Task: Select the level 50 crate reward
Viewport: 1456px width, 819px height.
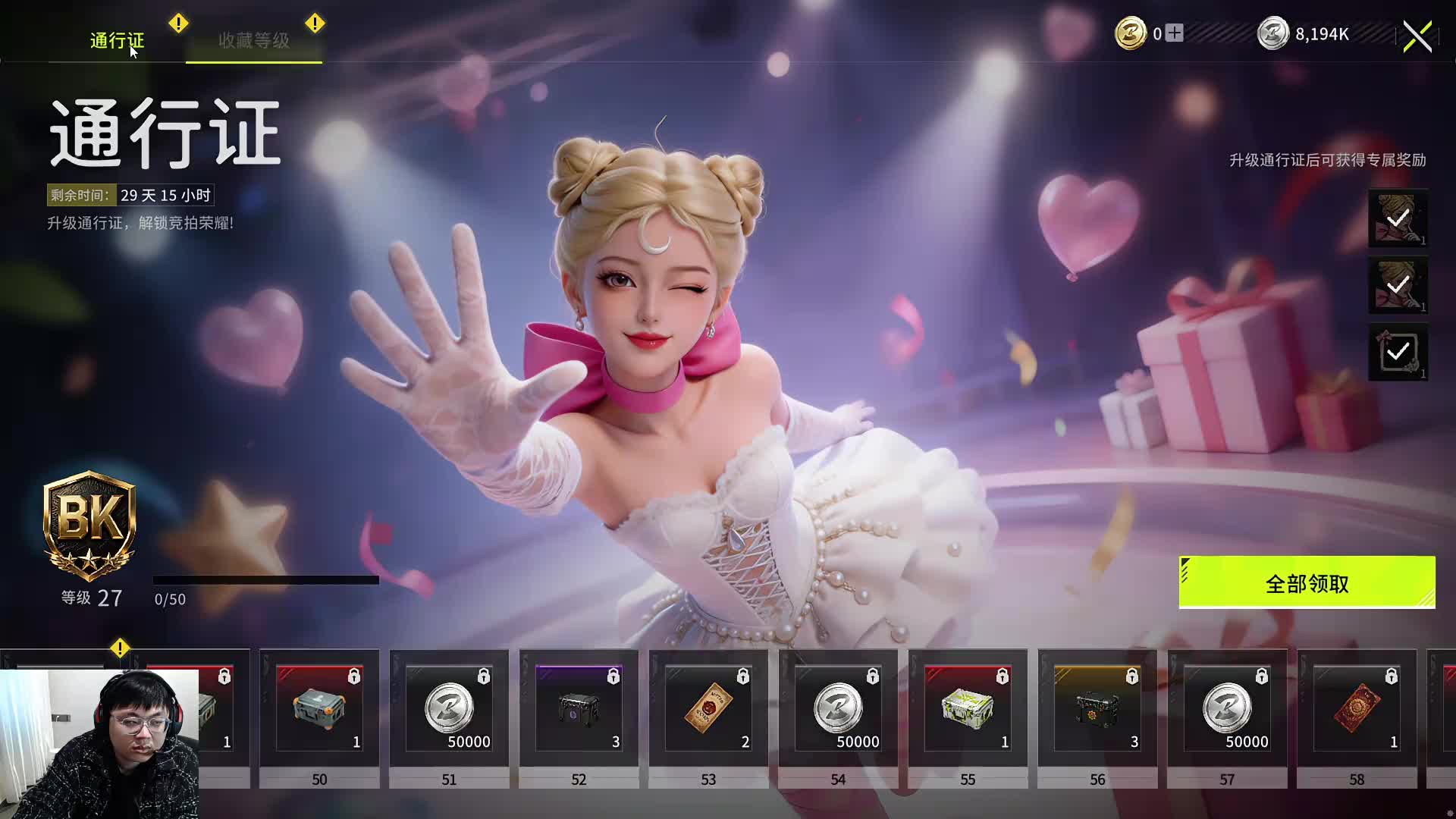Action: 319,709
